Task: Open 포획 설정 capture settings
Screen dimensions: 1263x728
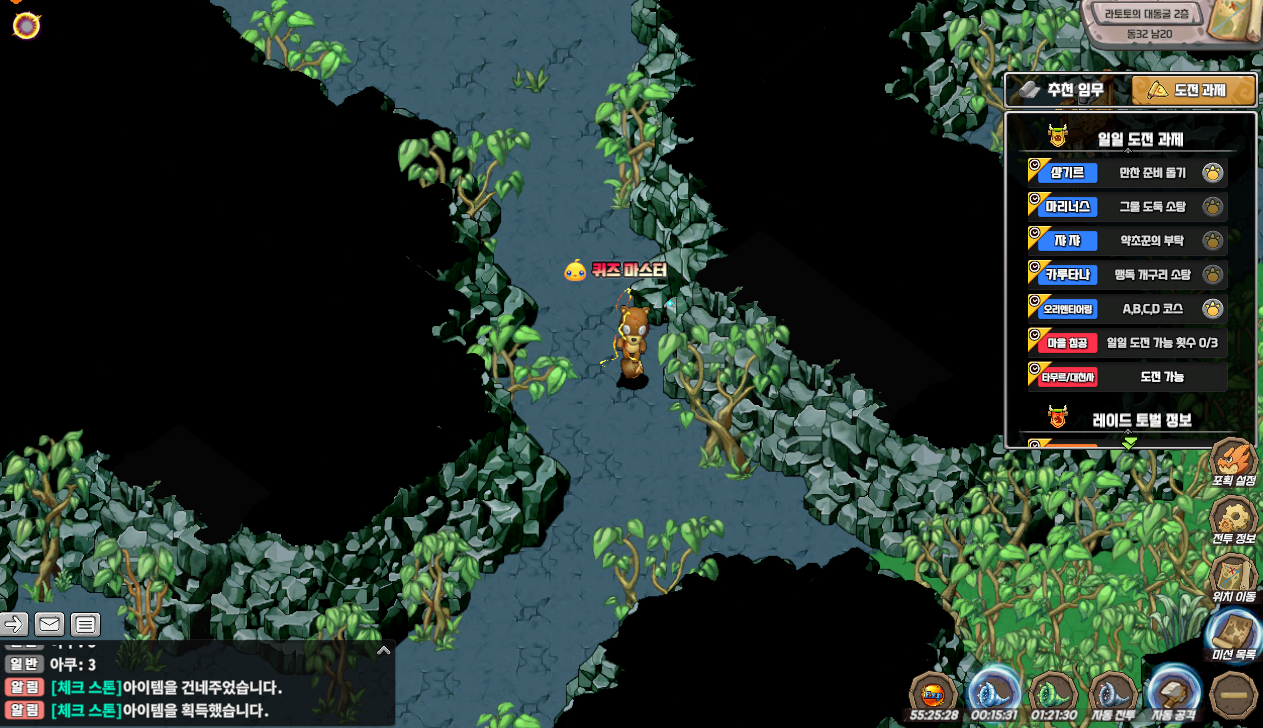Action: pyautogui.click(x=1233, y=462)
